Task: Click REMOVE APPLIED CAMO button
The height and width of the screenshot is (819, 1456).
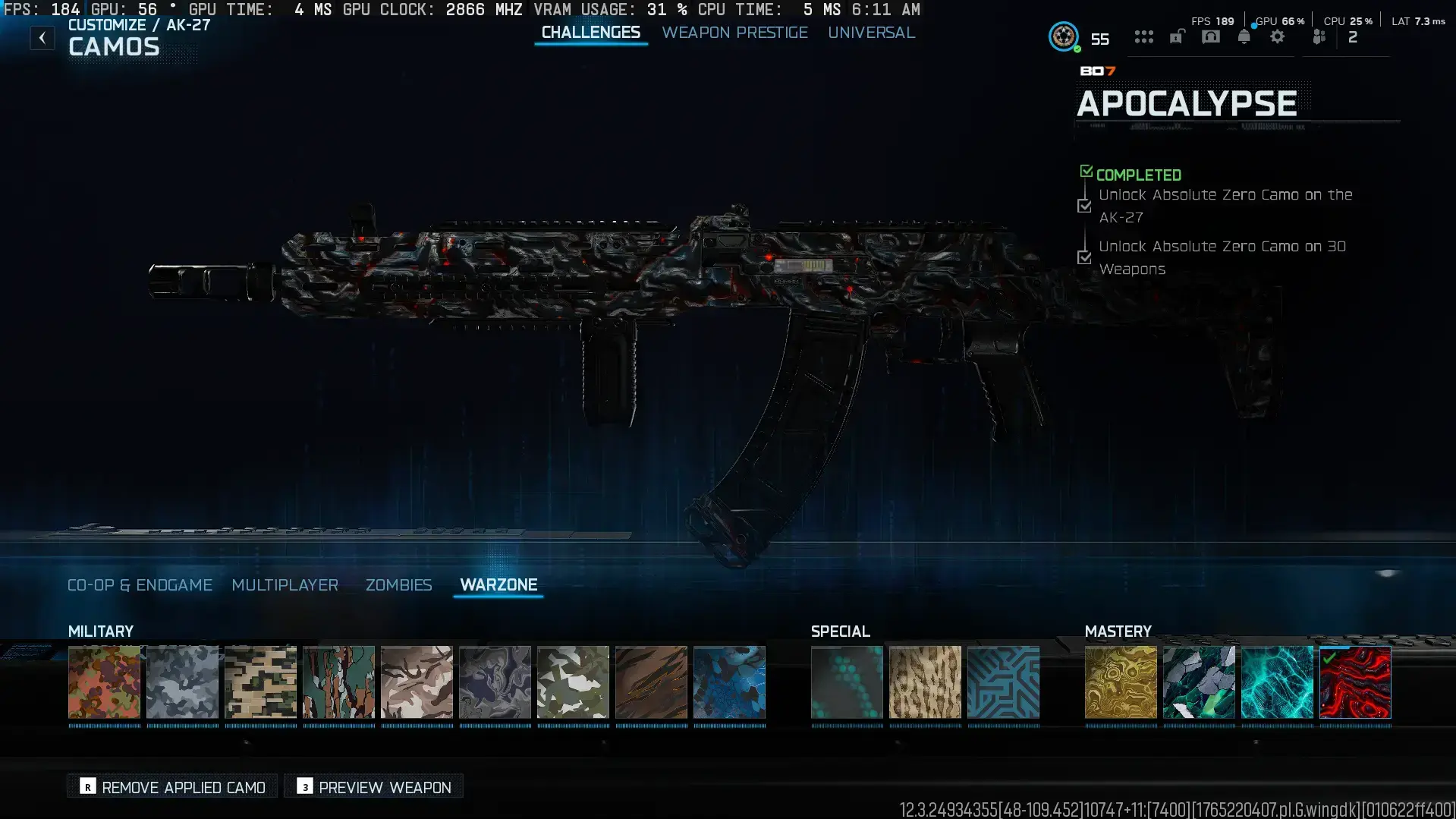Action: point(171,787)
